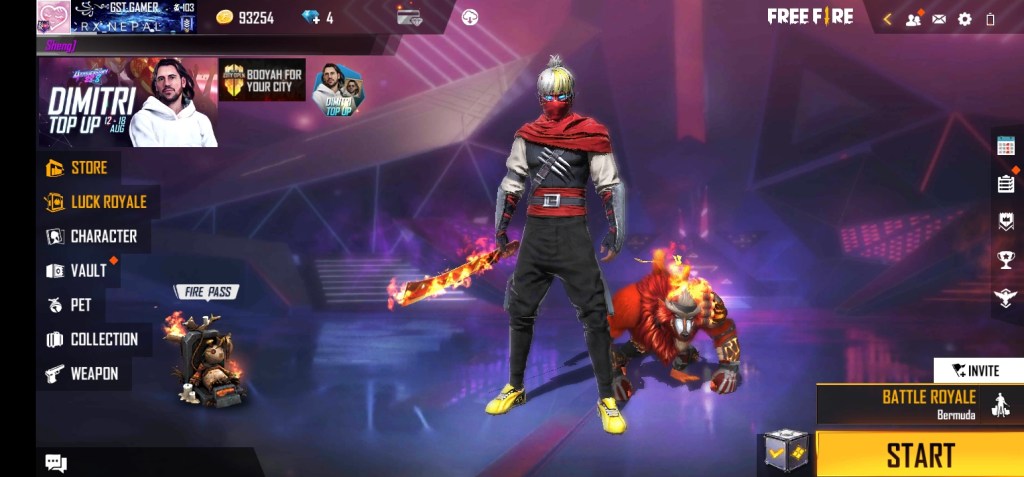Invite friends with the INVITE button
Viewport: 1024px width, 477px height.
point(976,370)
